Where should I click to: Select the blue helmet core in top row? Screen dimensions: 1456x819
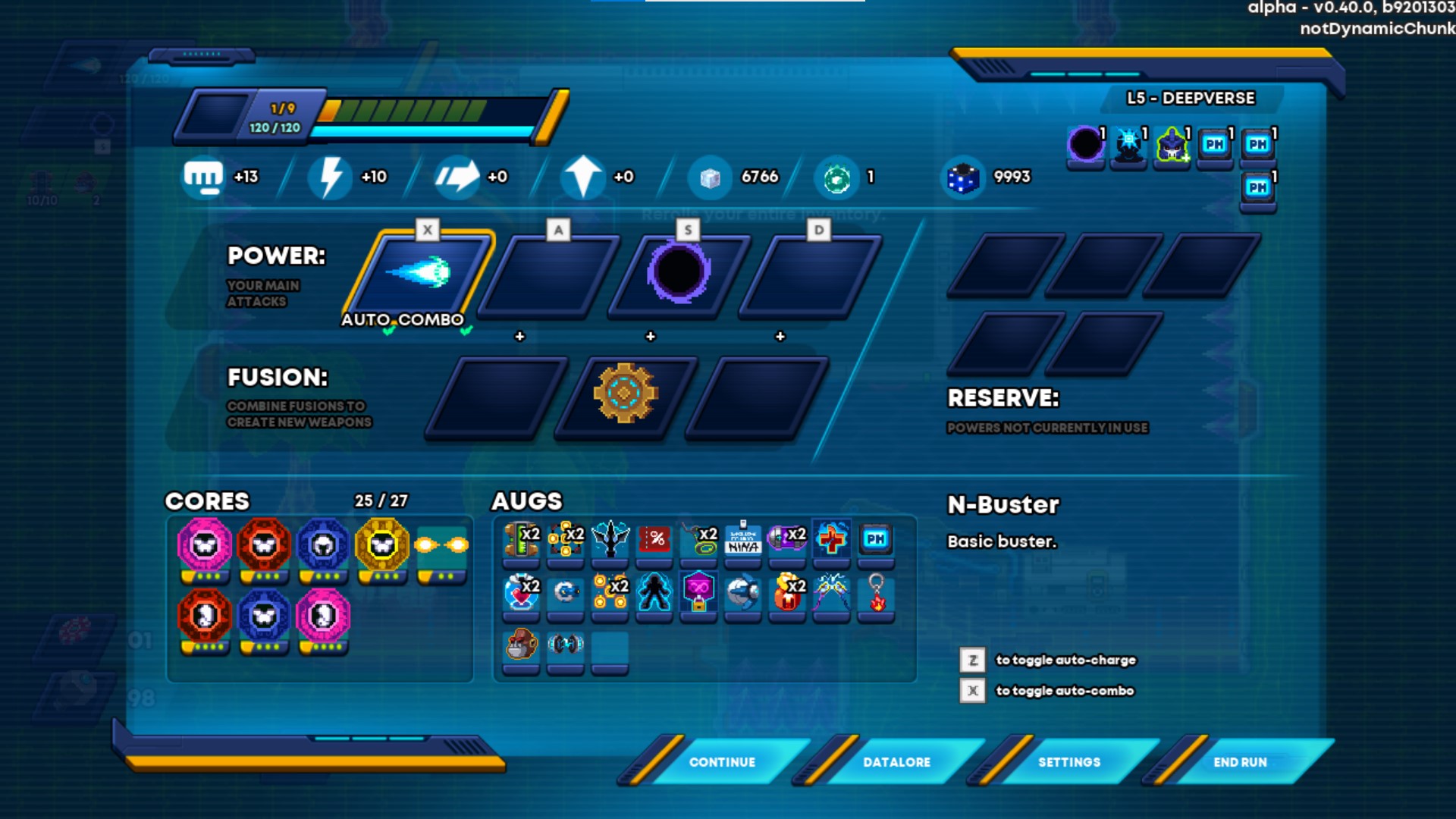click(x=323, y=545)
